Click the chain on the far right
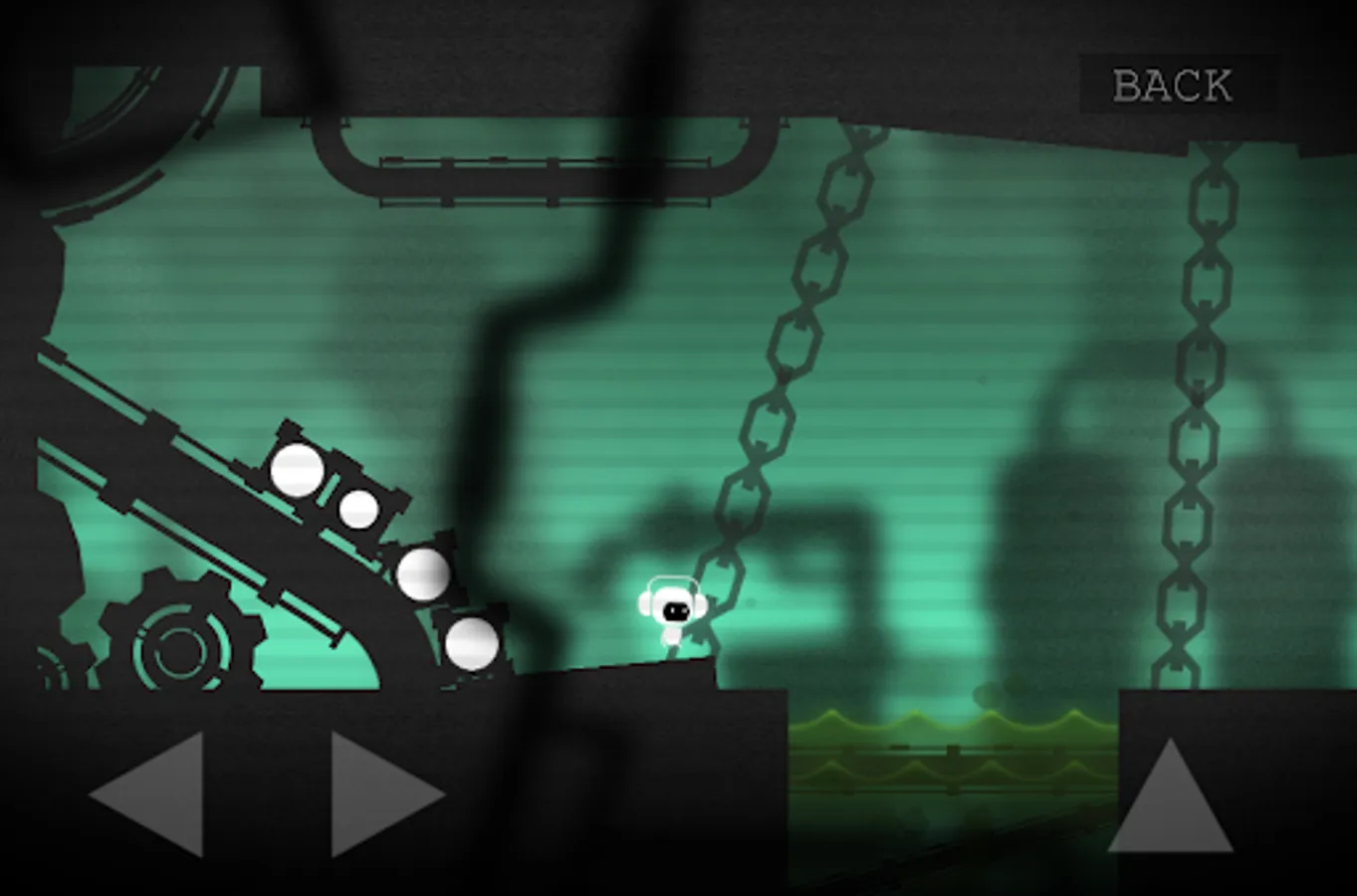 tap(1200, 398)
